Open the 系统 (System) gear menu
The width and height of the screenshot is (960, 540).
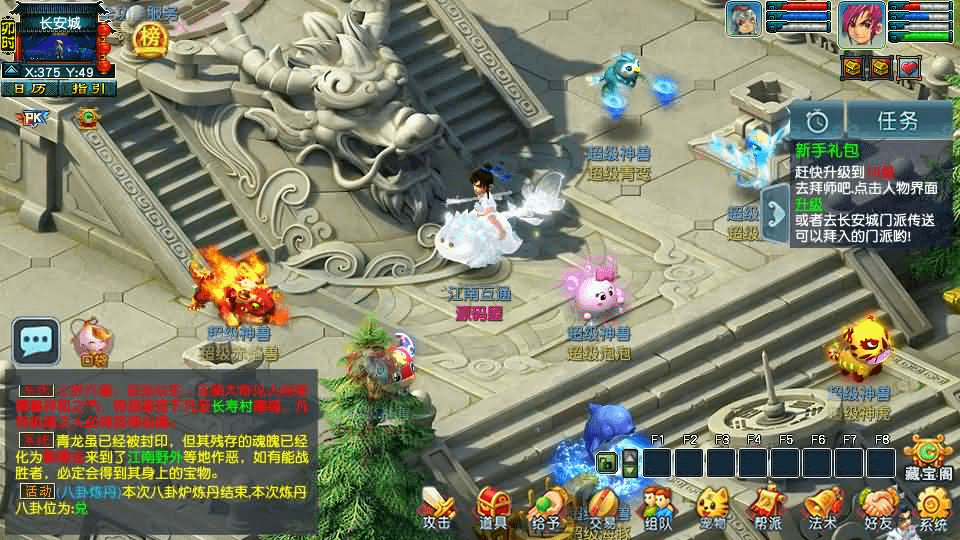933,510
